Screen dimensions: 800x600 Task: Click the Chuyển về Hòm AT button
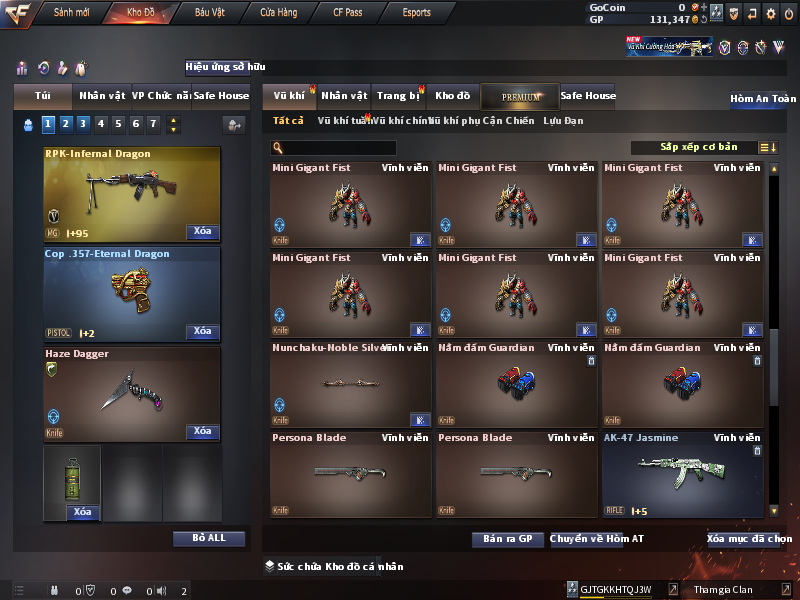tap(597, 539)
